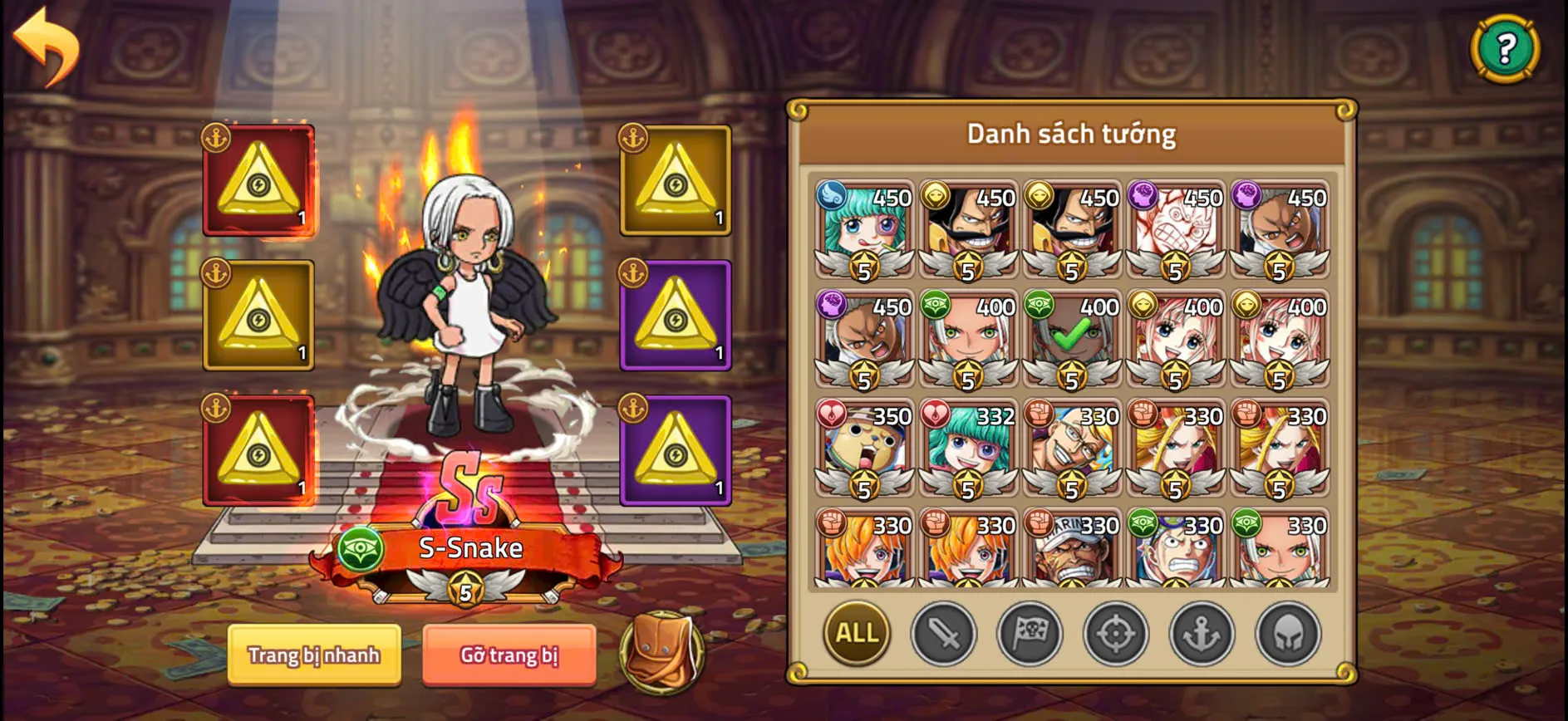Select the pink-haired 400 hero portrait
The image size is (1568, 721).
(1176, 336)
